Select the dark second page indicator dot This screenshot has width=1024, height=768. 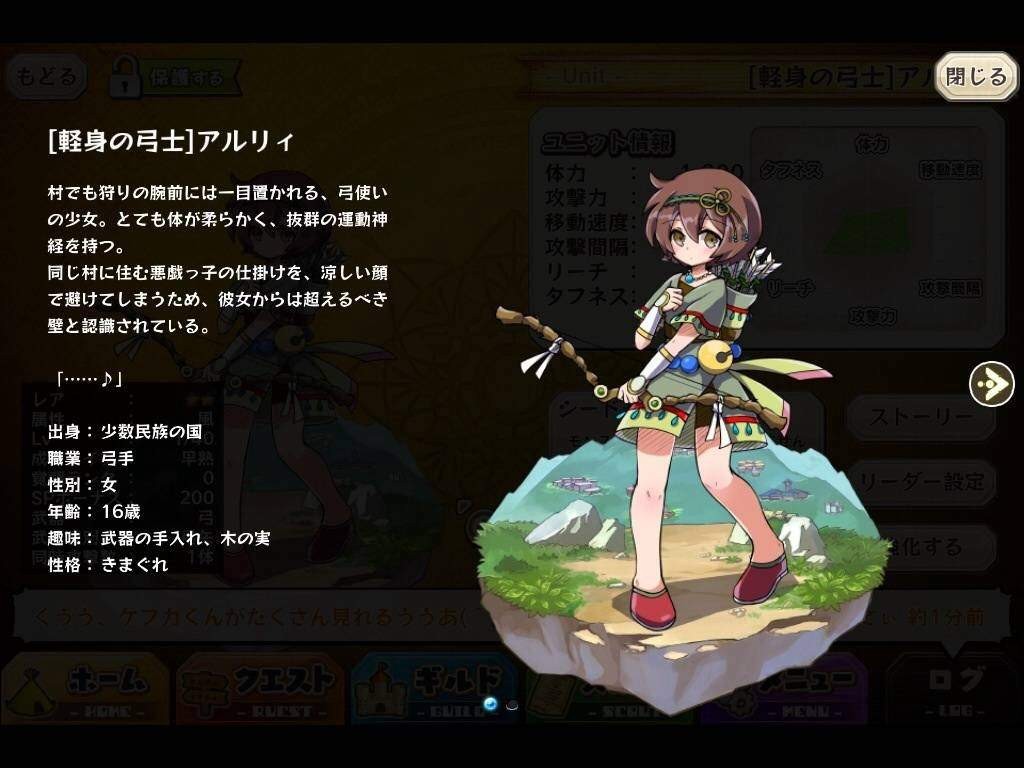click(512, 705)
